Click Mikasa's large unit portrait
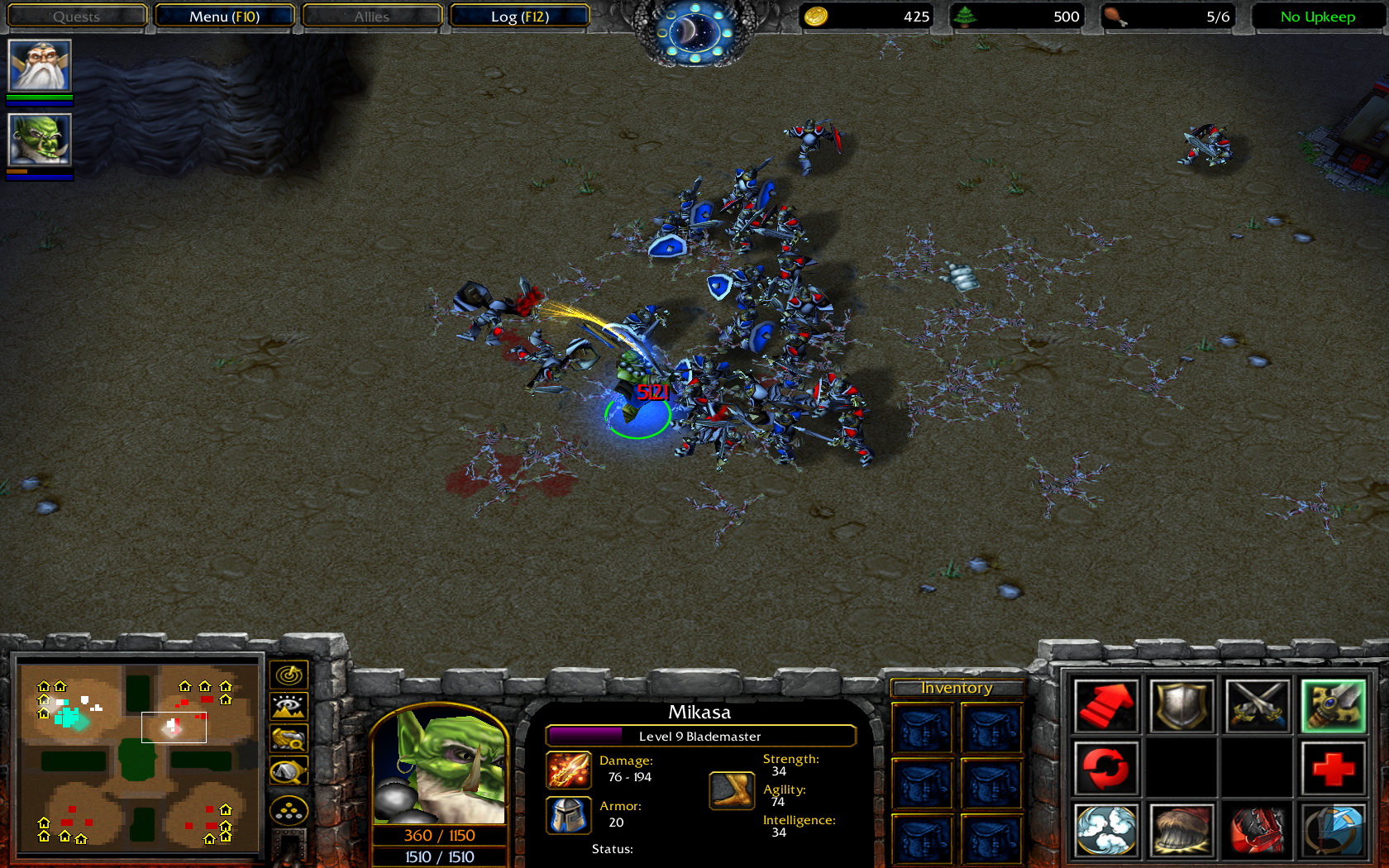 tap(439, 766)
